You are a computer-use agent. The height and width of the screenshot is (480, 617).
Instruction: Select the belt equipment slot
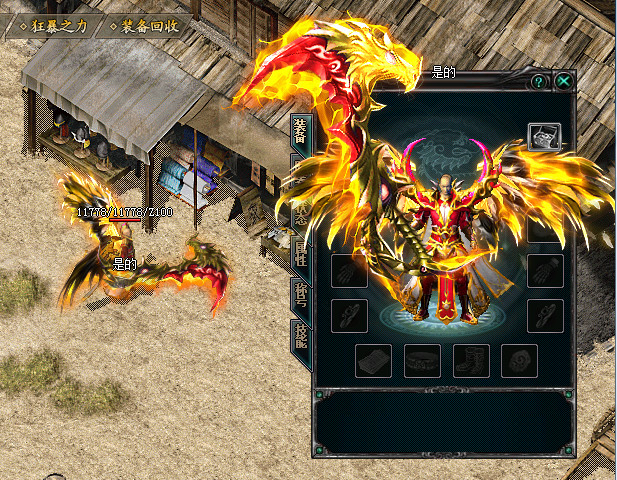[x=422, y=361]
